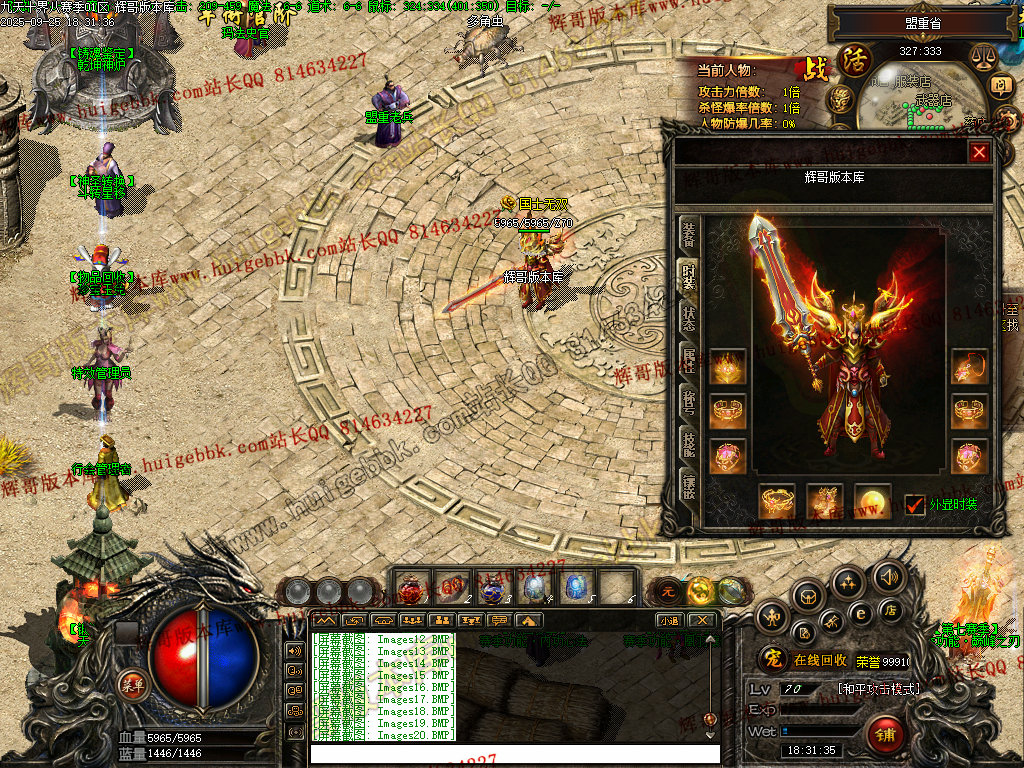Image resolution: width=1024 pixels, height=768 pixels.
Task: Select the golden orb fashion slot
Action: click(871, 502)
